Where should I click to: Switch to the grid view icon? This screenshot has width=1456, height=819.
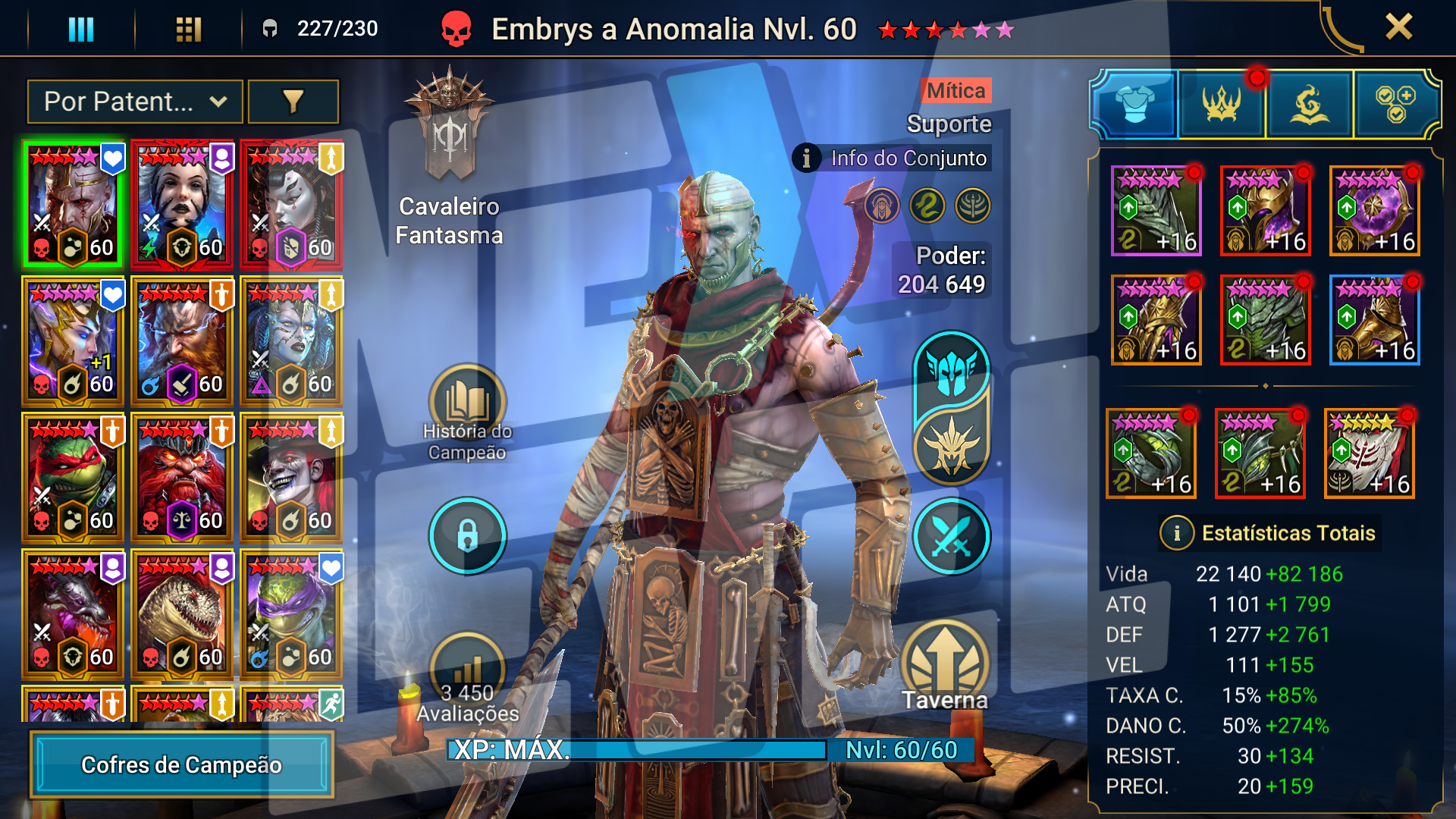tap(188, 29)
